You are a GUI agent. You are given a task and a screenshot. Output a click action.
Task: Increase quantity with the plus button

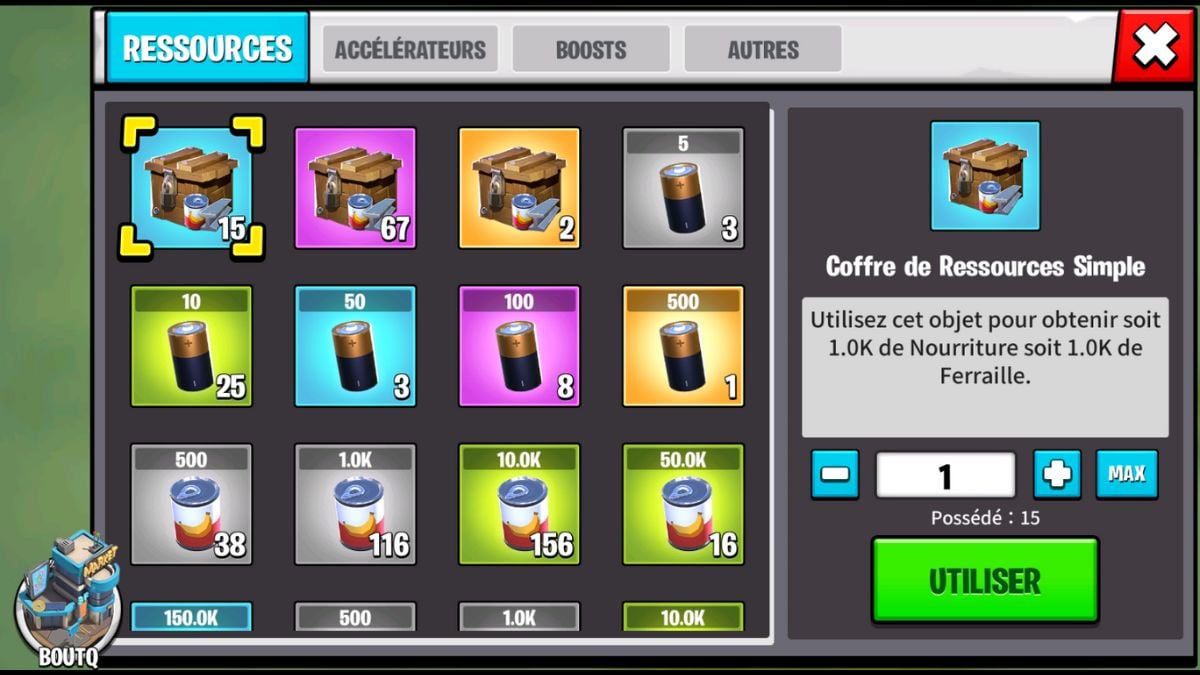(x=1057, y=474)
